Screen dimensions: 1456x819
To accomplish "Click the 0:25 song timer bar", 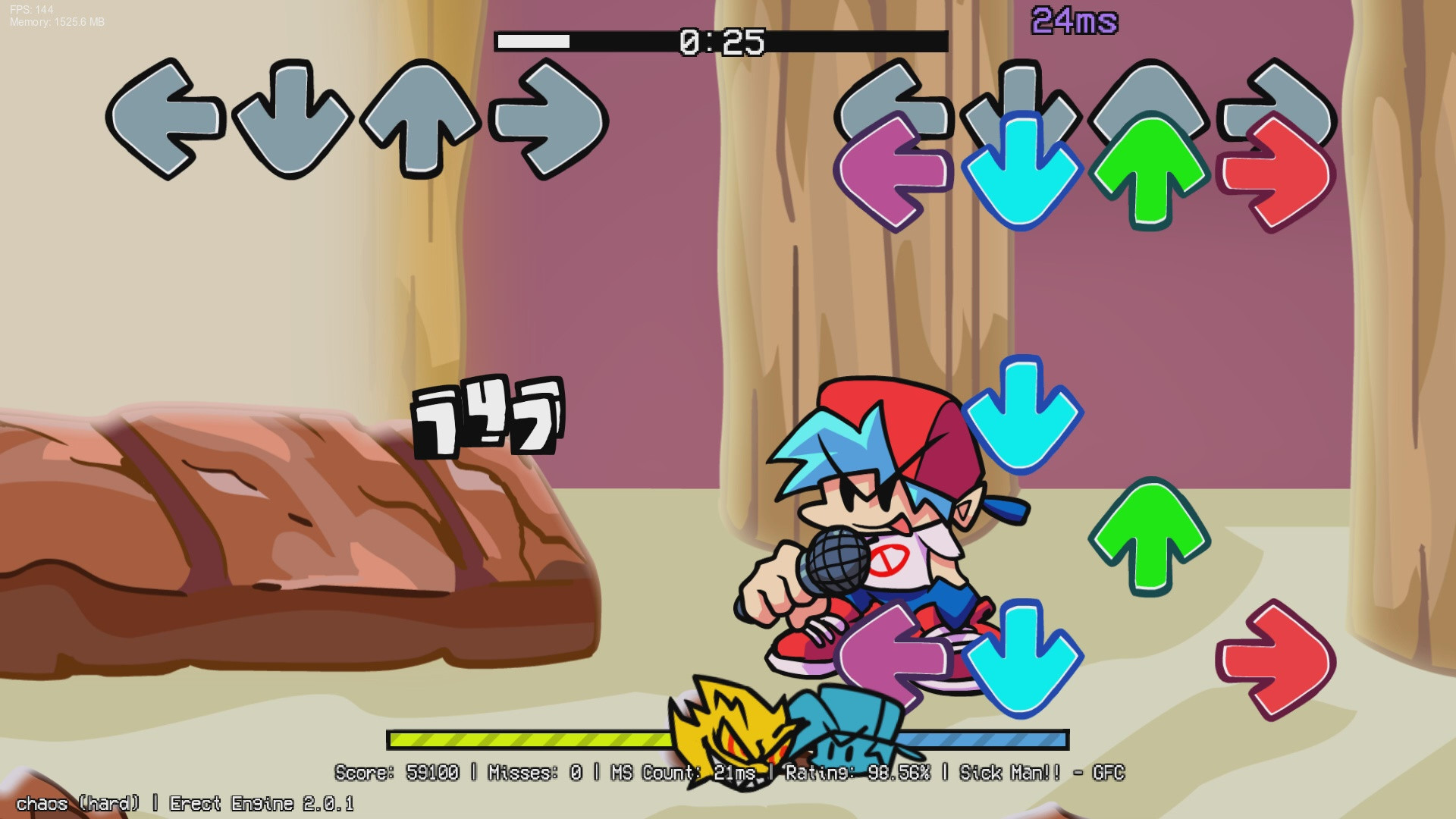I will [x=720, y=43].
